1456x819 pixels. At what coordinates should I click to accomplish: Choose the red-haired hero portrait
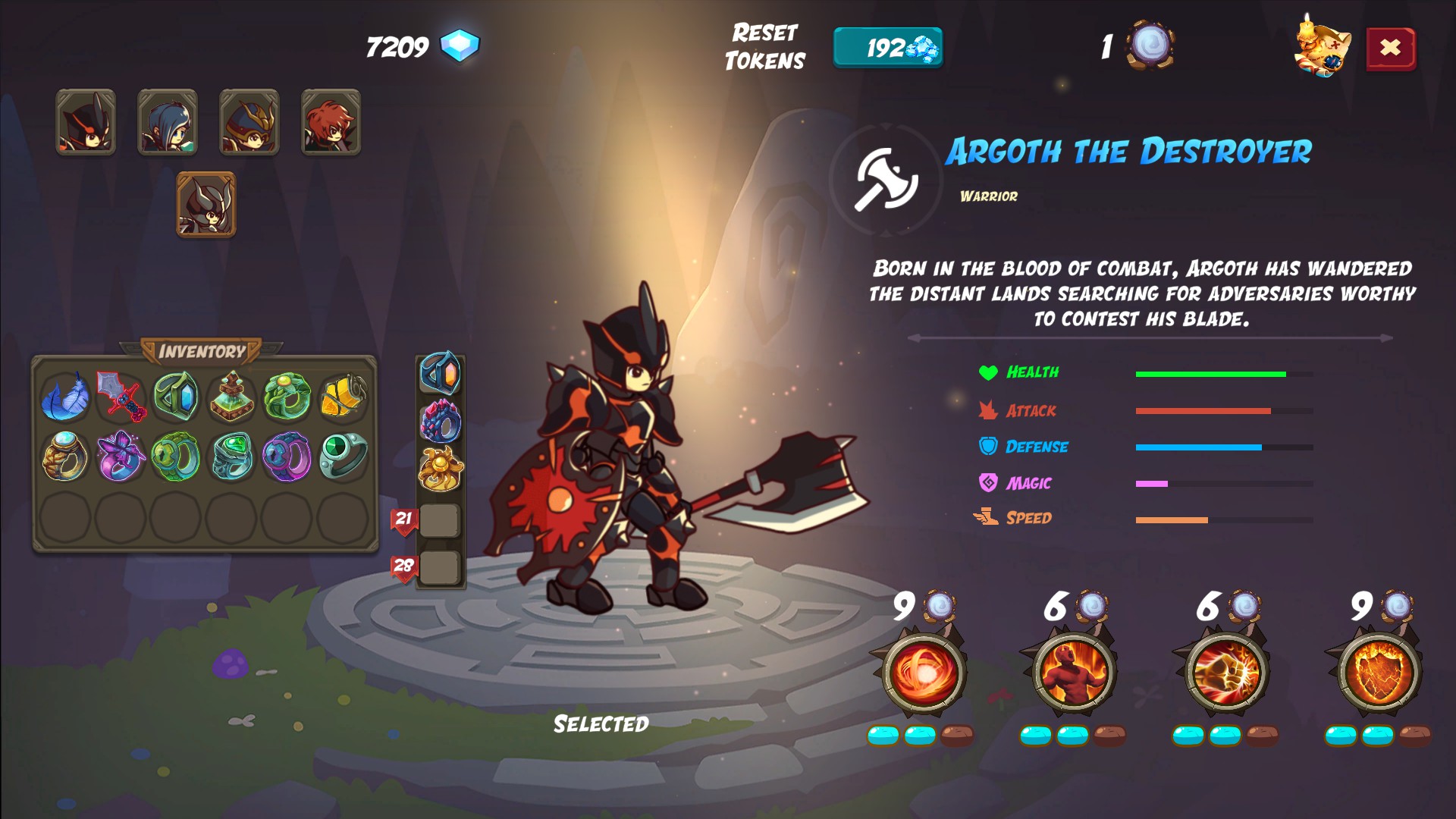(x=331, y=123)
